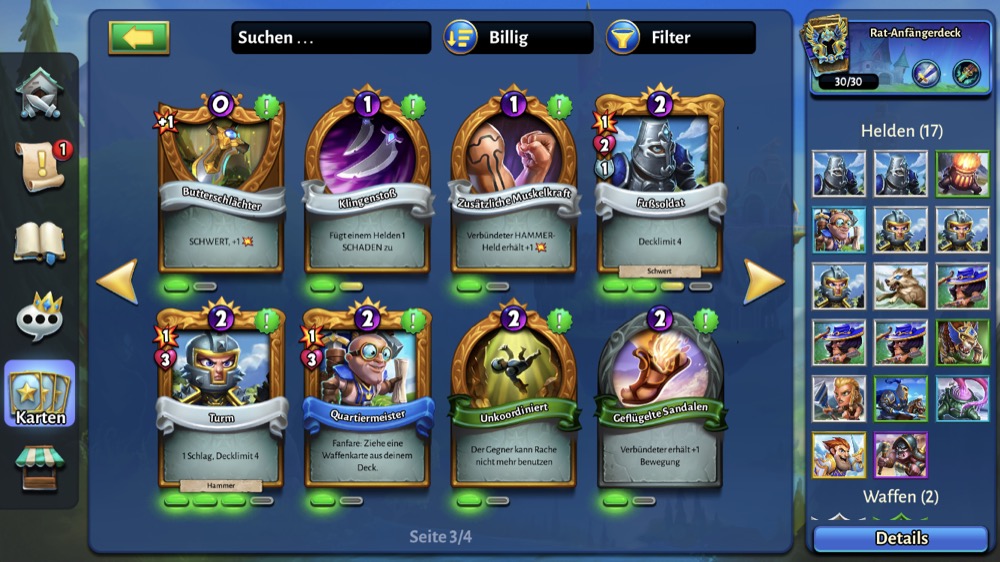Go to the next card page

click(x=765, y=283)
